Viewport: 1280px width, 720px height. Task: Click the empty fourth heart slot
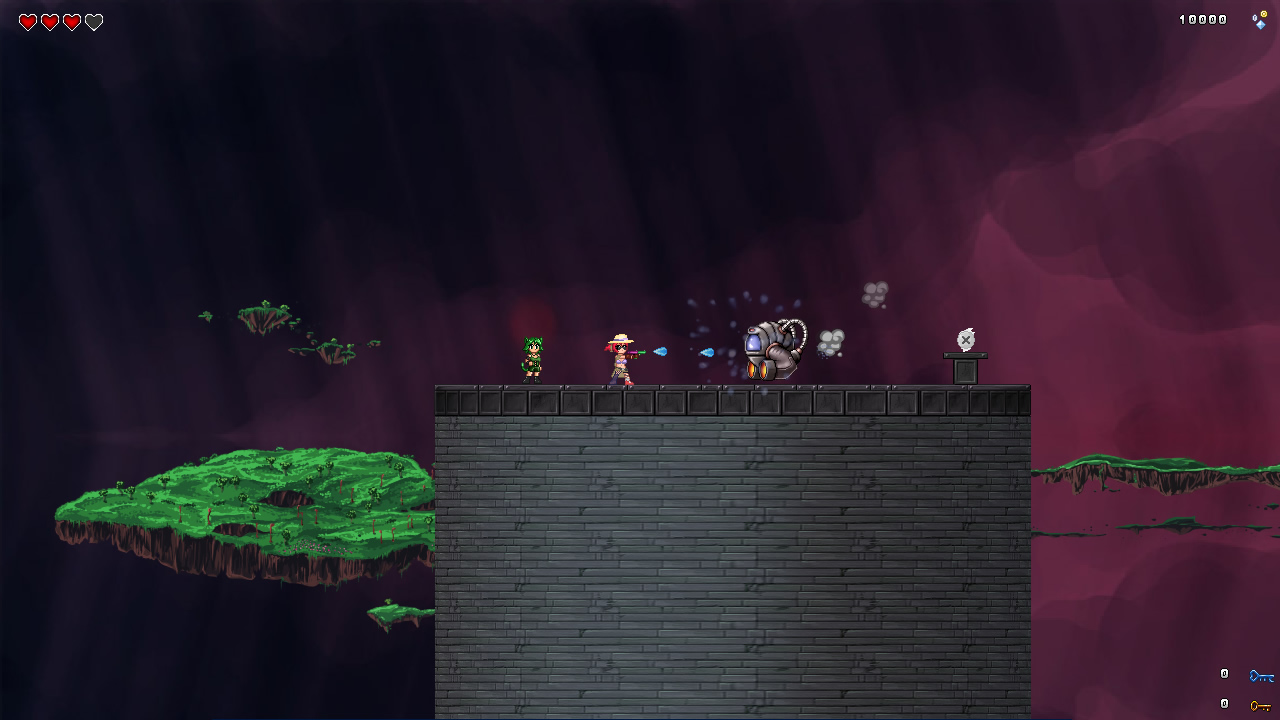tap(95, 21)
